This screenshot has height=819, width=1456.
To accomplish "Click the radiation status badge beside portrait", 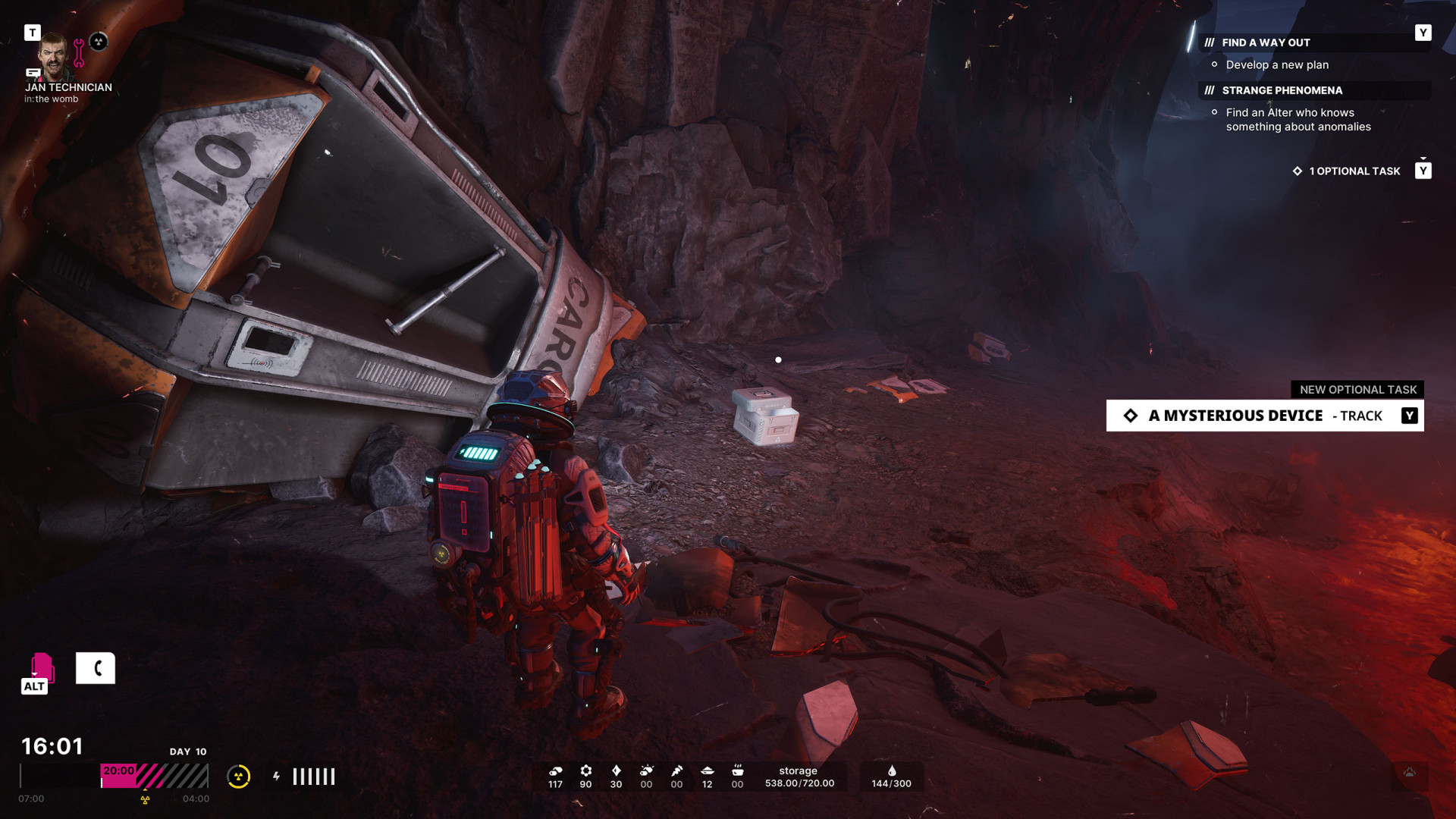I will point(99,42).
